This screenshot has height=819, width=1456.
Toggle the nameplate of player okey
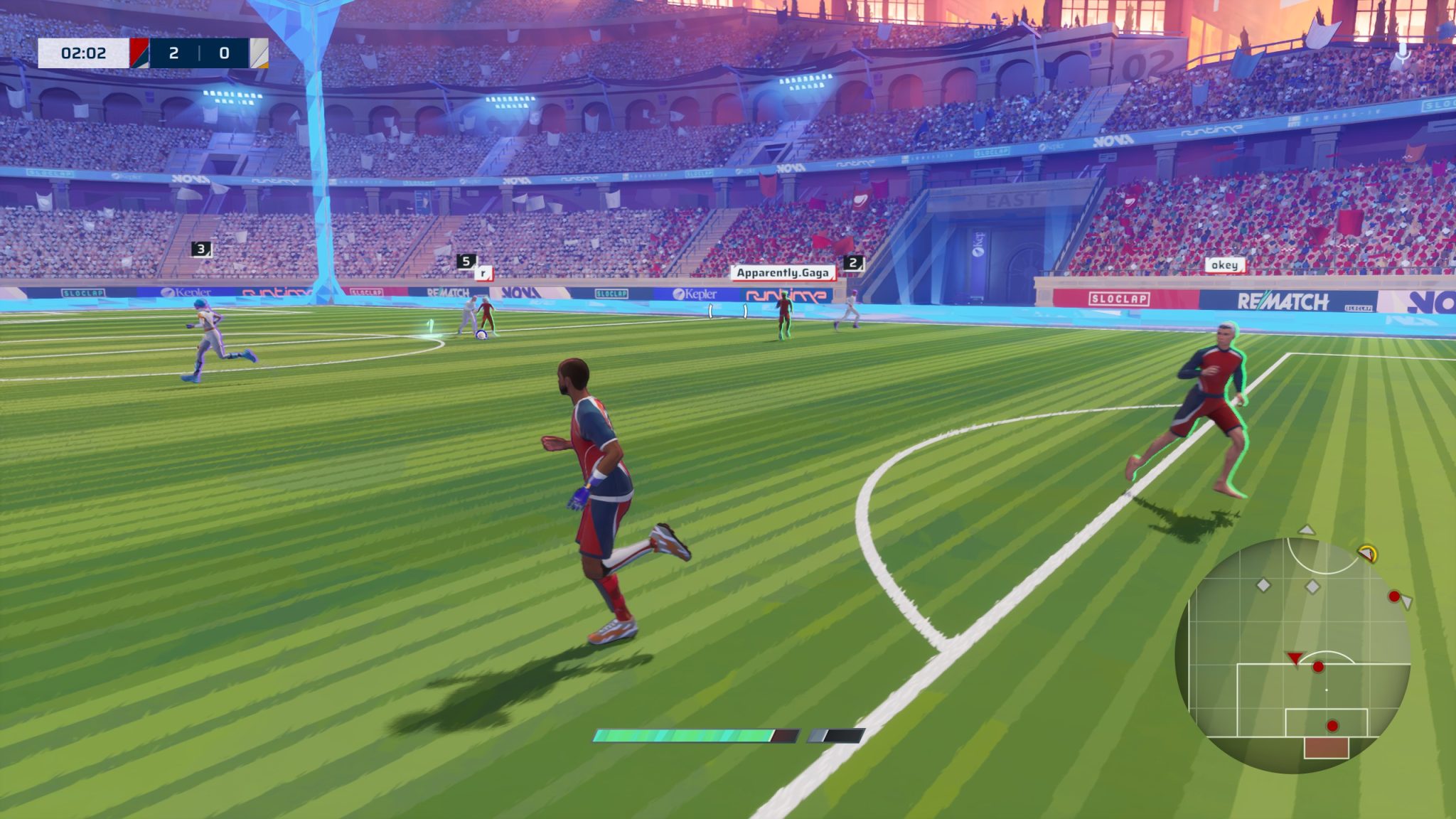(1225, 264)
